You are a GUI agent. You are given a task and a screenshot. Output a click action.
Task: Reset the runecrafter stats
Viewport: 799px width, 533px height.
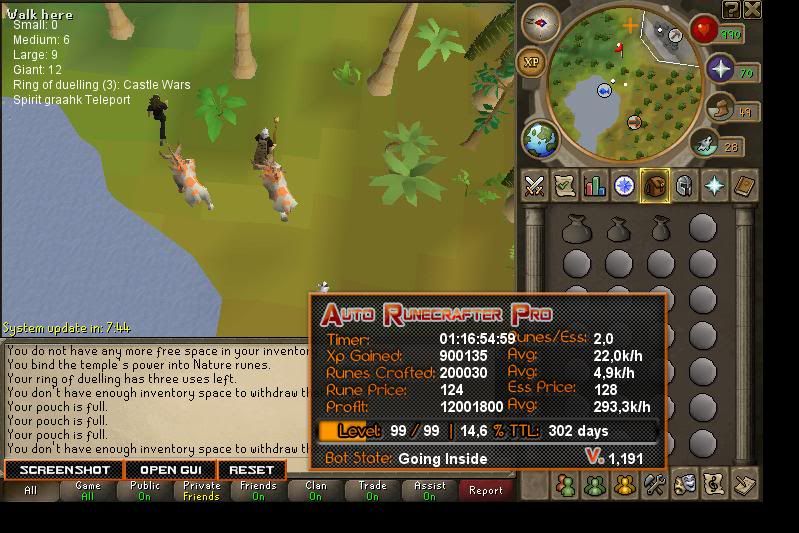point(251,470)
